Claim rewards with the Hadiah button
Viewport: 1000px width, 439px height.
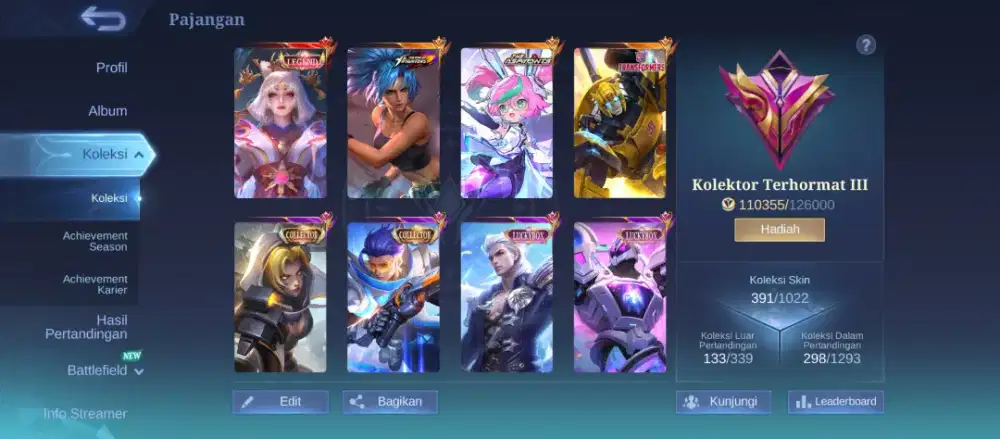click(780, 230)
